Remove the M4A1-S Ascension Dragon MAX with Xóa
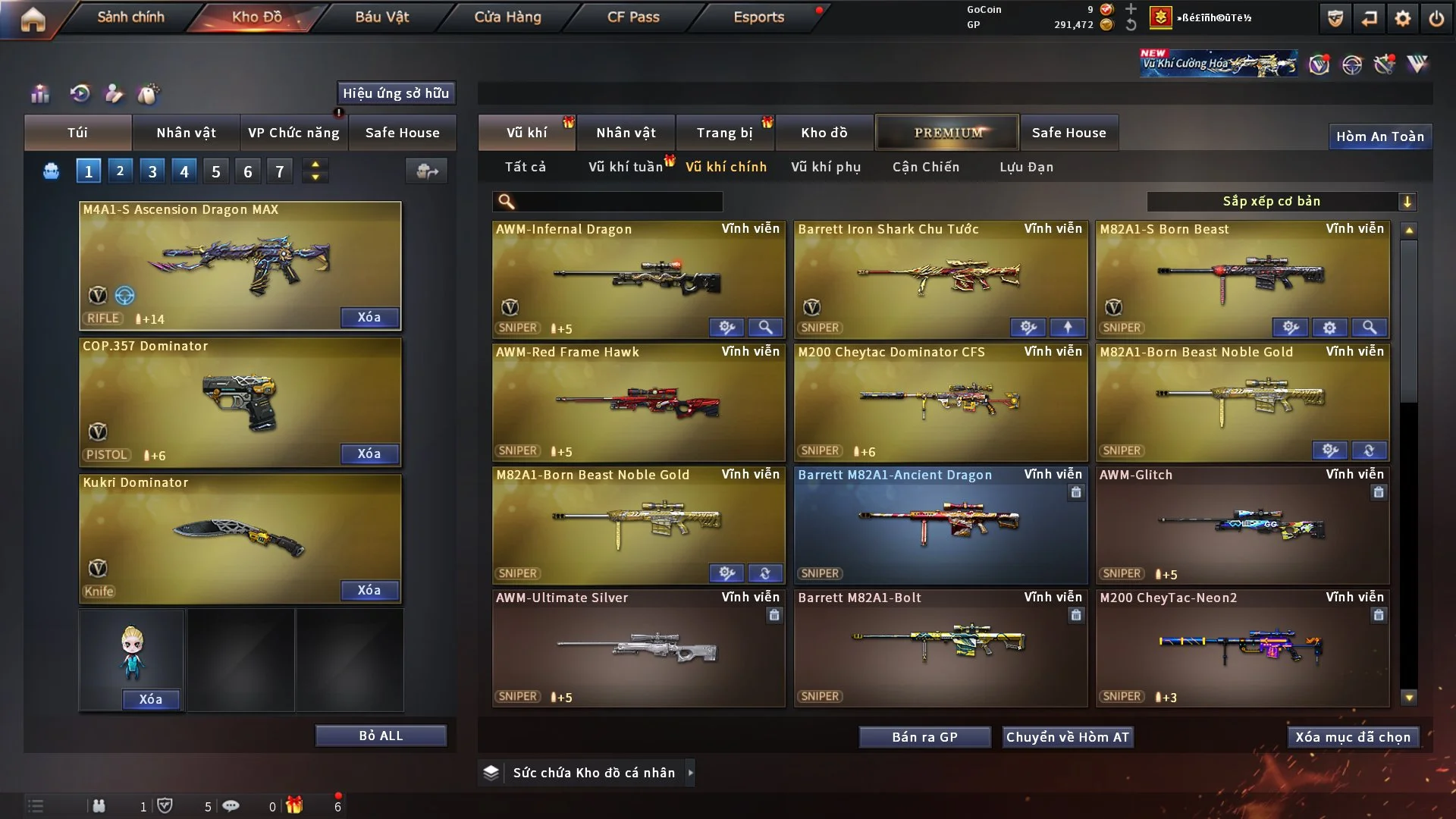Screen dimensions: 1456x819 coord(369,317)
